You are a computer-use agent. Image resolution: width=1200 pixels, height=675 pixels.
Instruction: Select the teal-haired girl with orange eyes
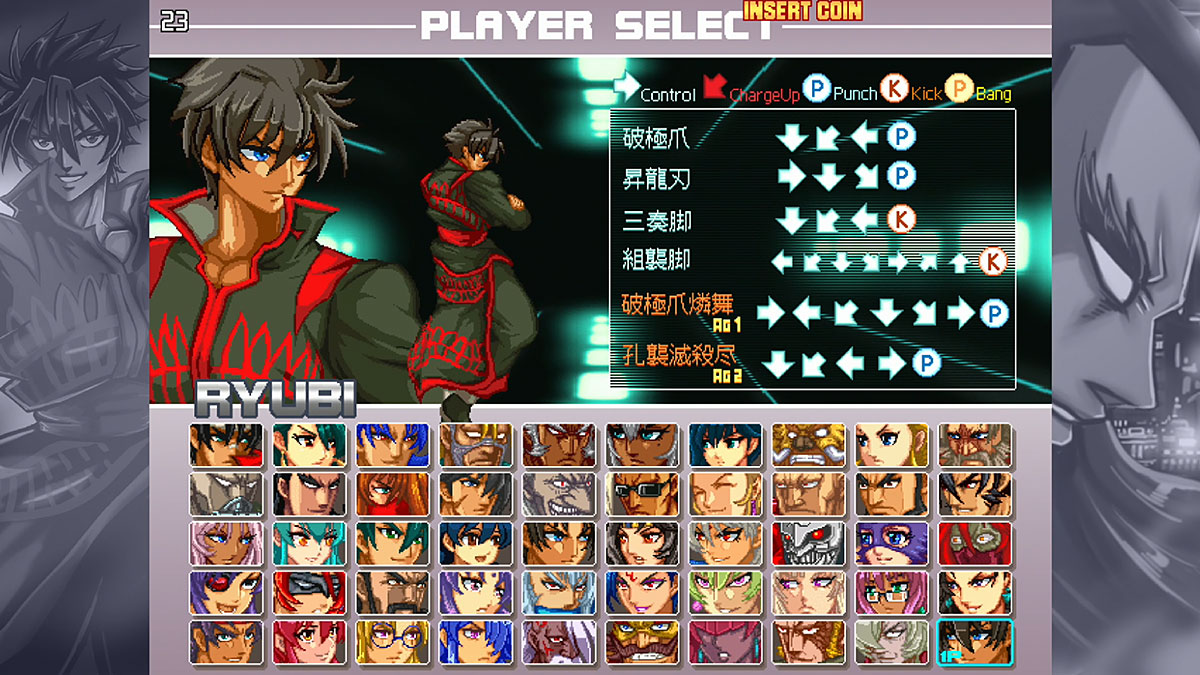[309, 543]
